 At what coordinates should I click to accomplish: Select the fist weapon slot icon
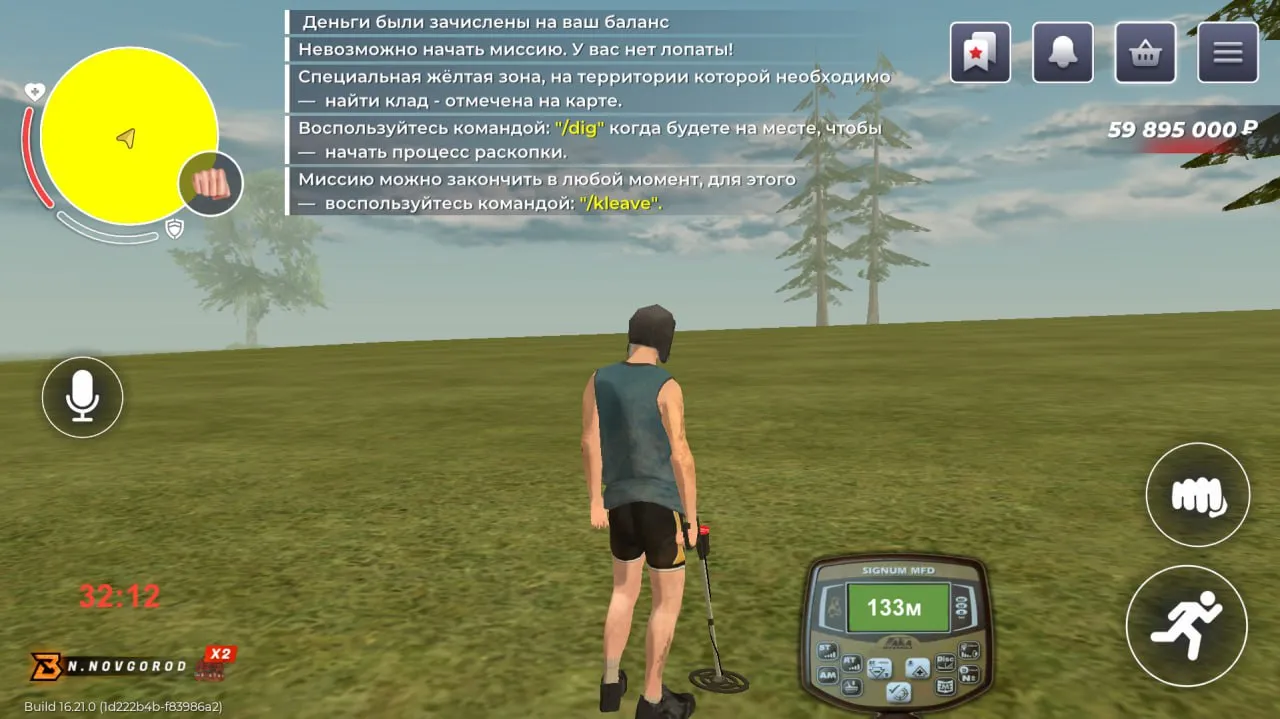pyautogui.click(x=211, y=184)
